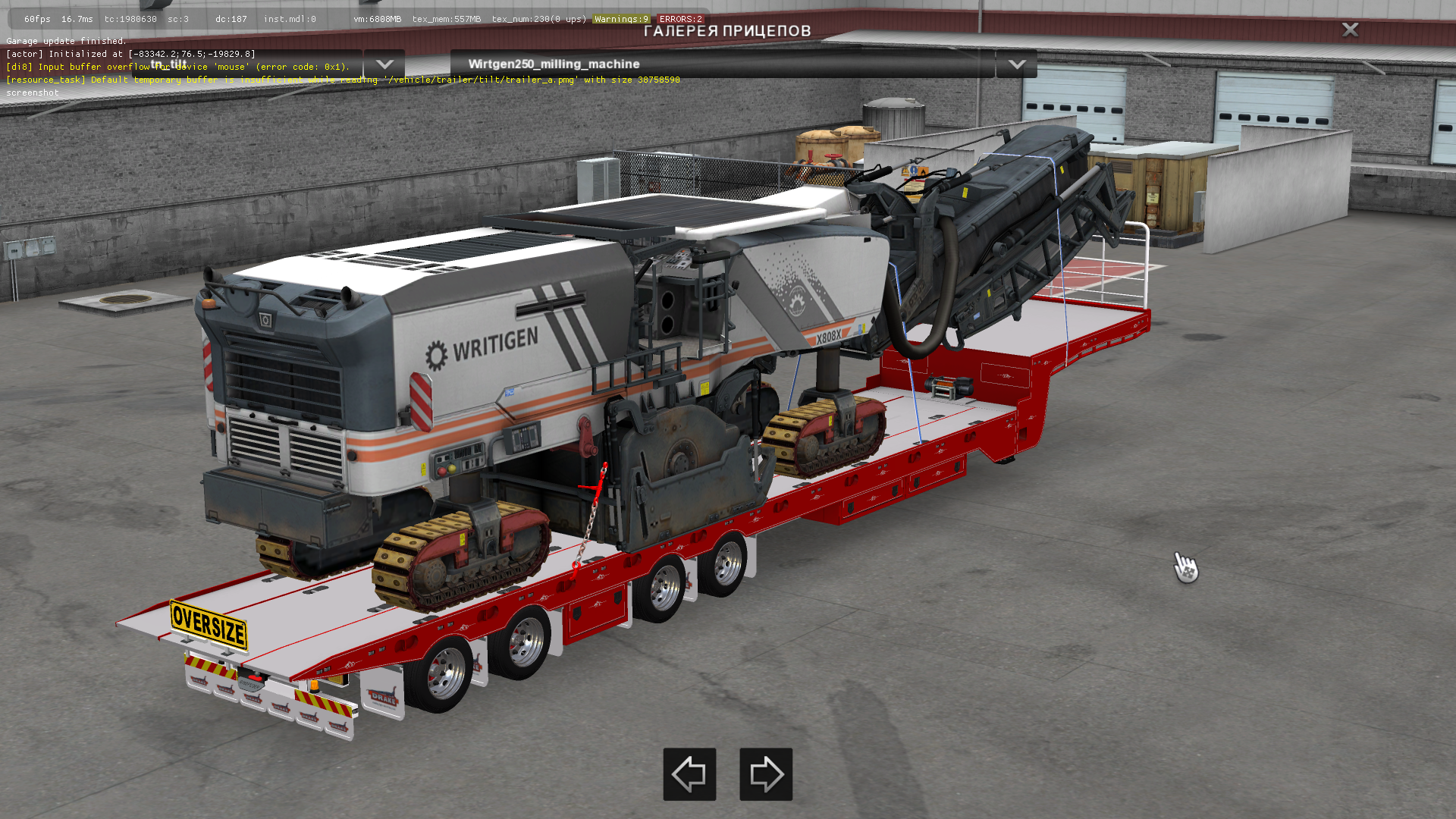The width and height of the screenshot is (1456, 819).
Task: Click the vm:6808MB memory indicator
Action: tap(376, 18)
